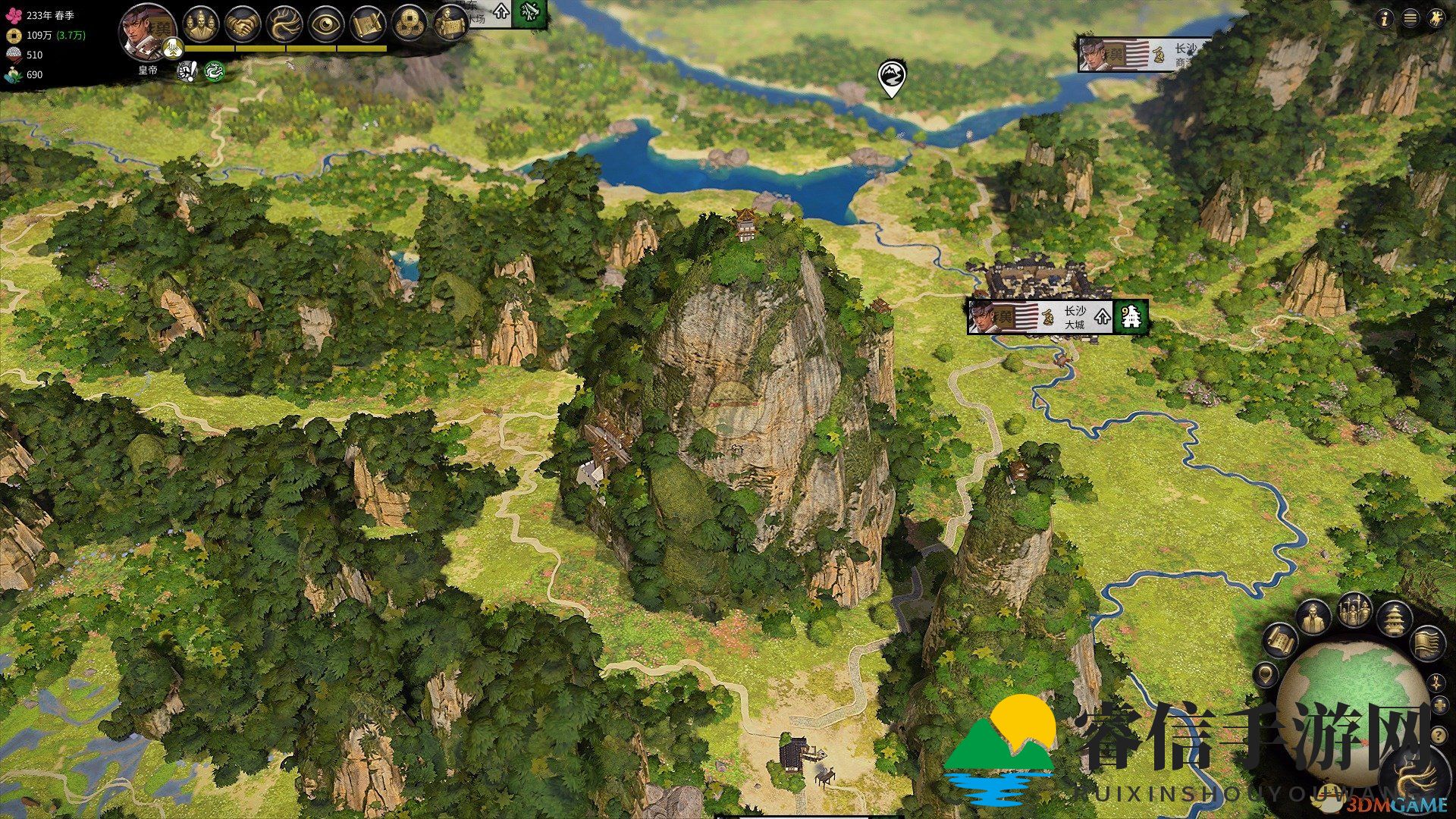Click the horseman icon in the top corner

1436,19
